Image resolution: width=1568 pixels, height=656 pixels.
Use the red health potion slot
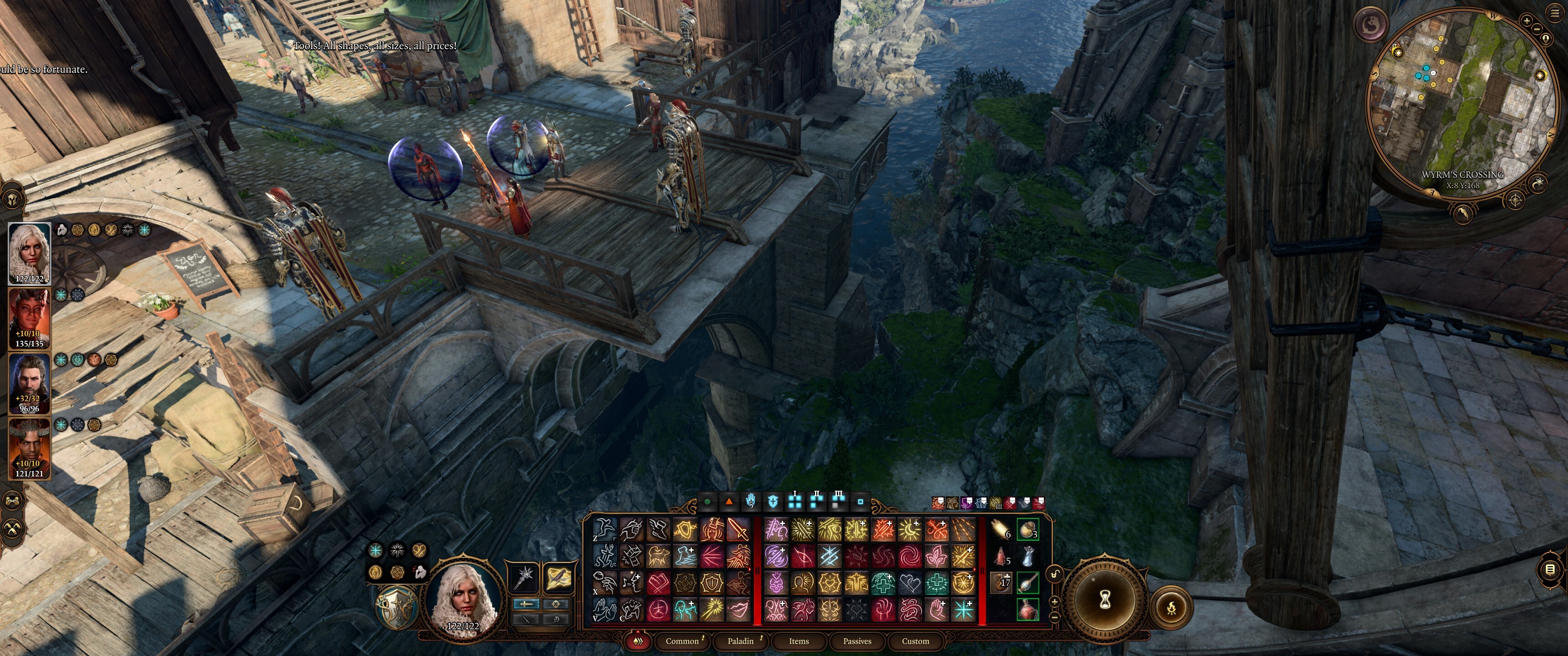[1027, 609]
